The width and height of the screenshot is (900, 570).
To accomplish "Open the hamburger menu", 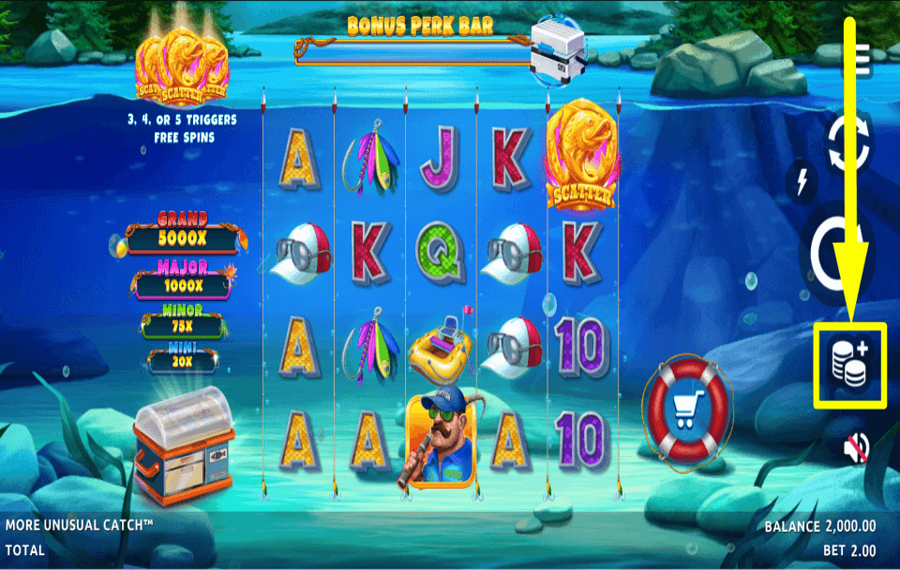I will click(862, 57).
